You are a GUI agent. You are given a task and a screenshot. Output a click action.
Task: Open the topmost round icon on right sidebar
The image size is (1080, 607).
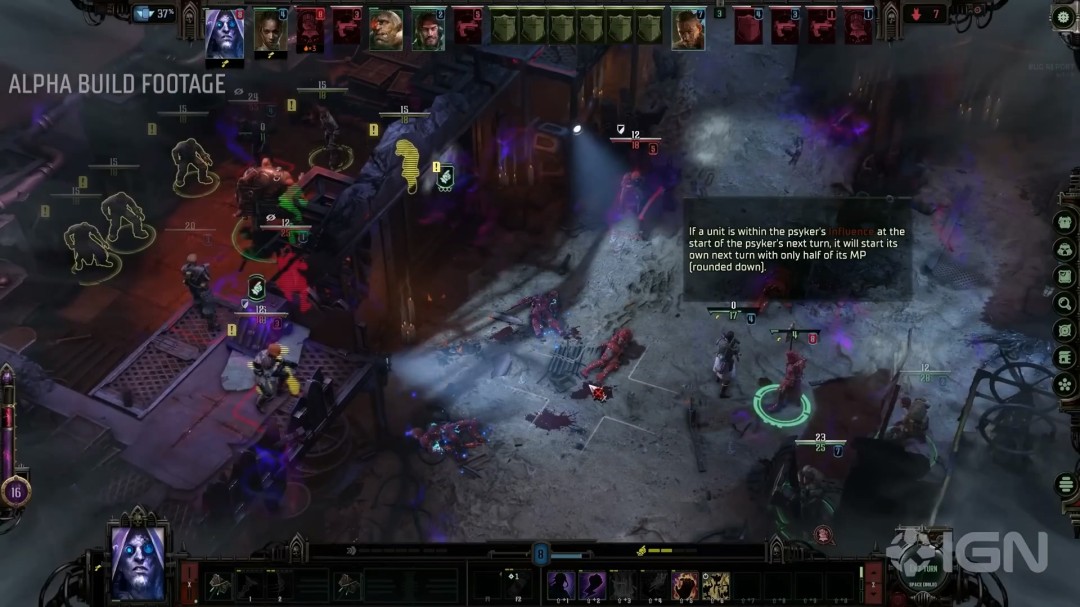pos(1064,222)
